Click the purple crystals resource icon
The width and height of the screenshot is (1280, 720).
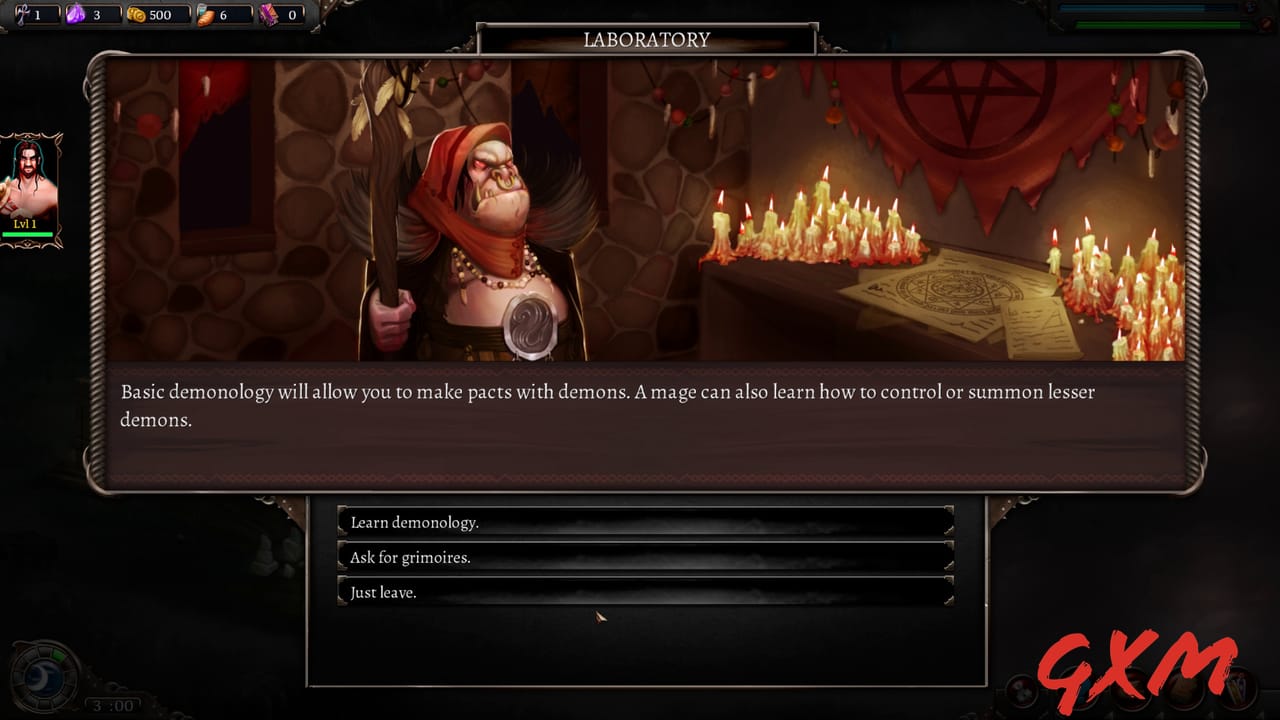pyautogui.click(x=76, y=14)
